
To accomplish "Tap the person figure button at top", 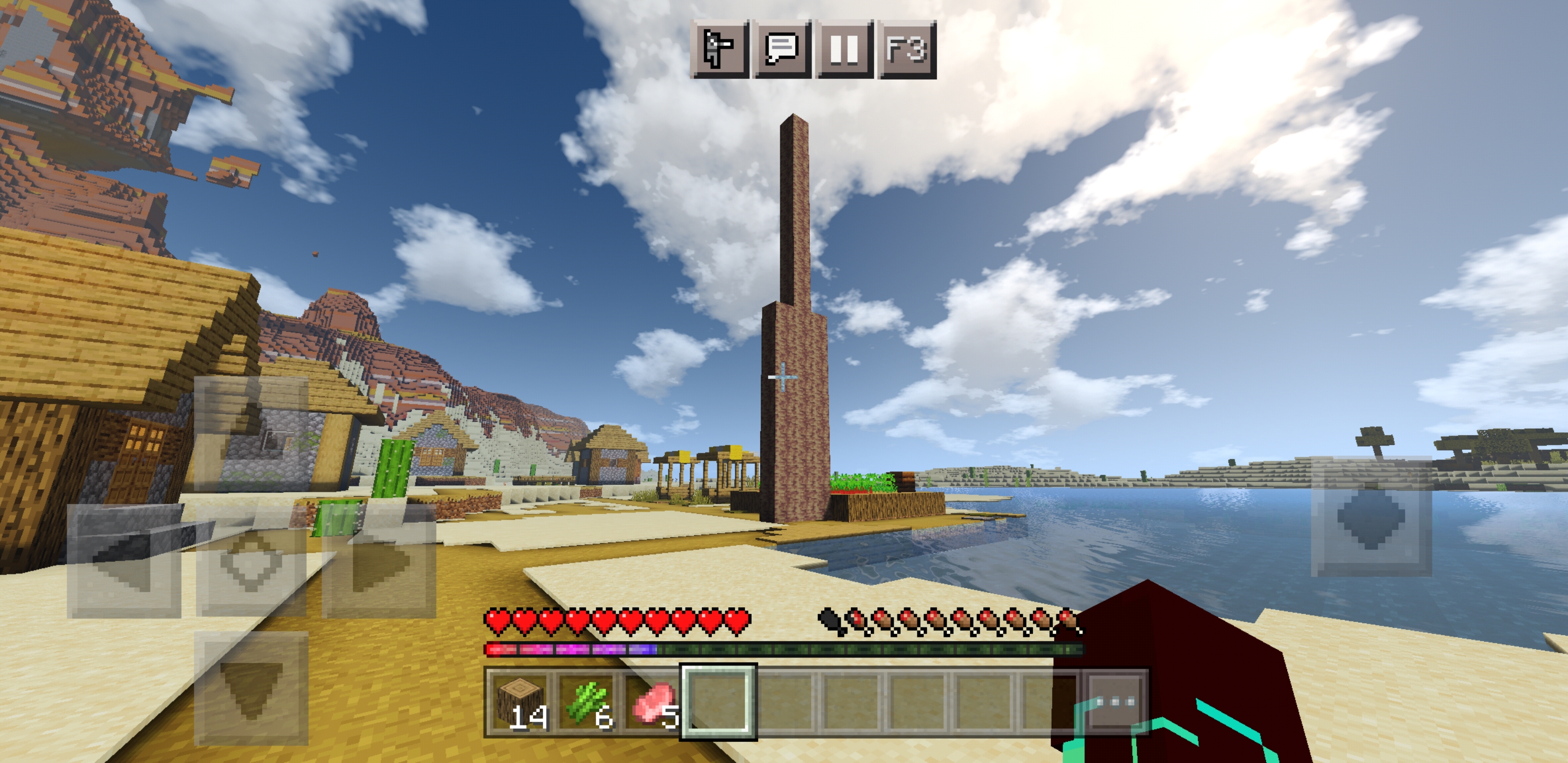I will click(x=719, y=49).
